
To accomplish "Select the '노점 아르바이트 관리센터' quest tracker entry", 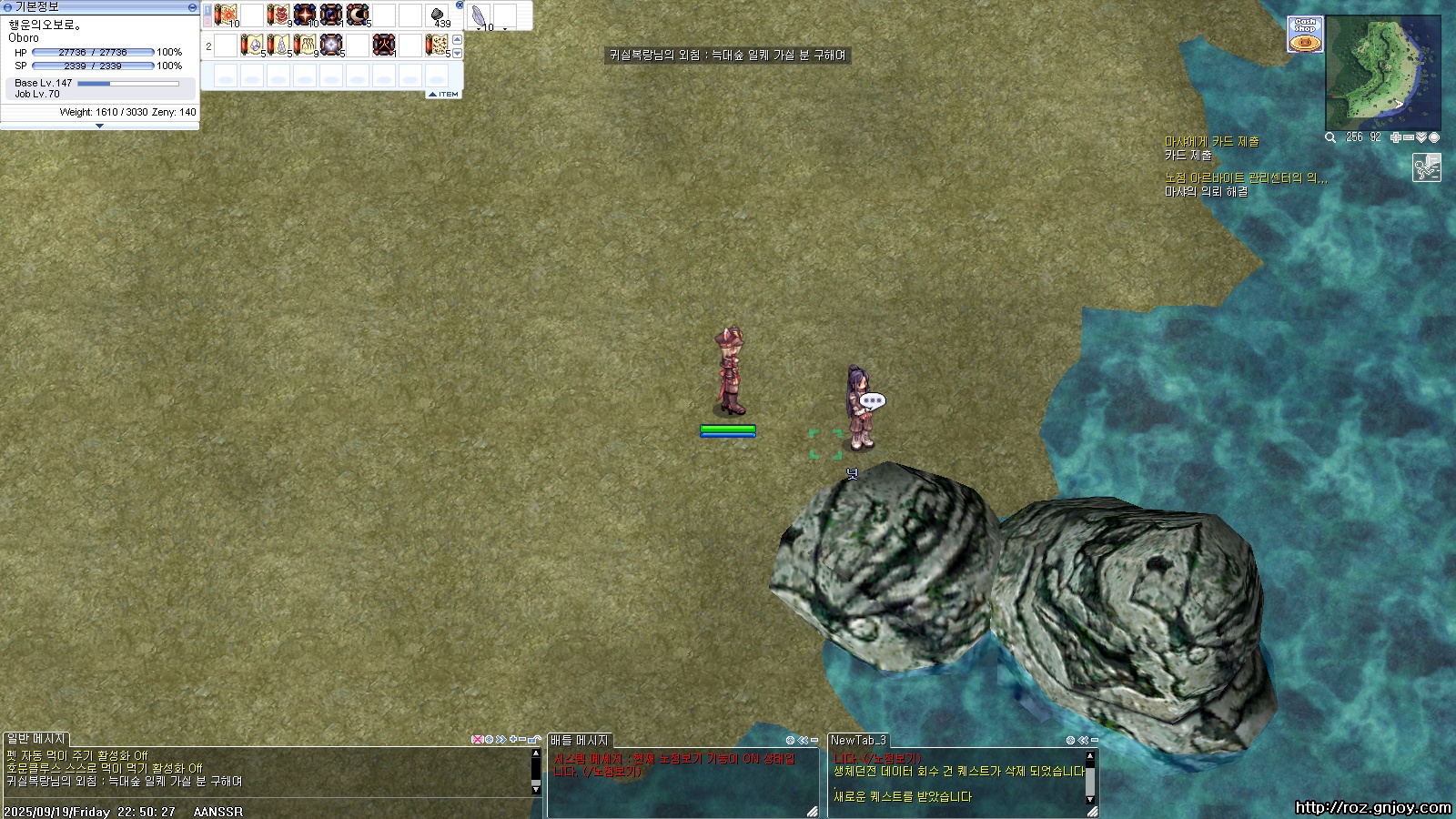I will point(1245,178).
